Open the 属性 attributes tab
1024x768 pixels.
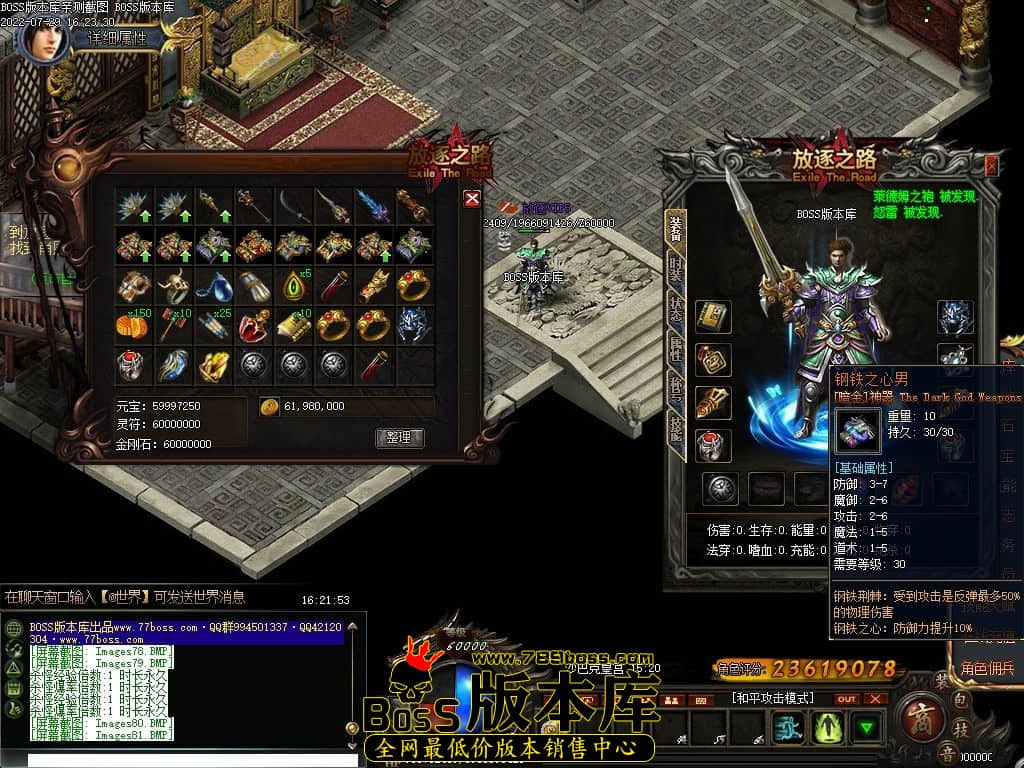[676, 348]
